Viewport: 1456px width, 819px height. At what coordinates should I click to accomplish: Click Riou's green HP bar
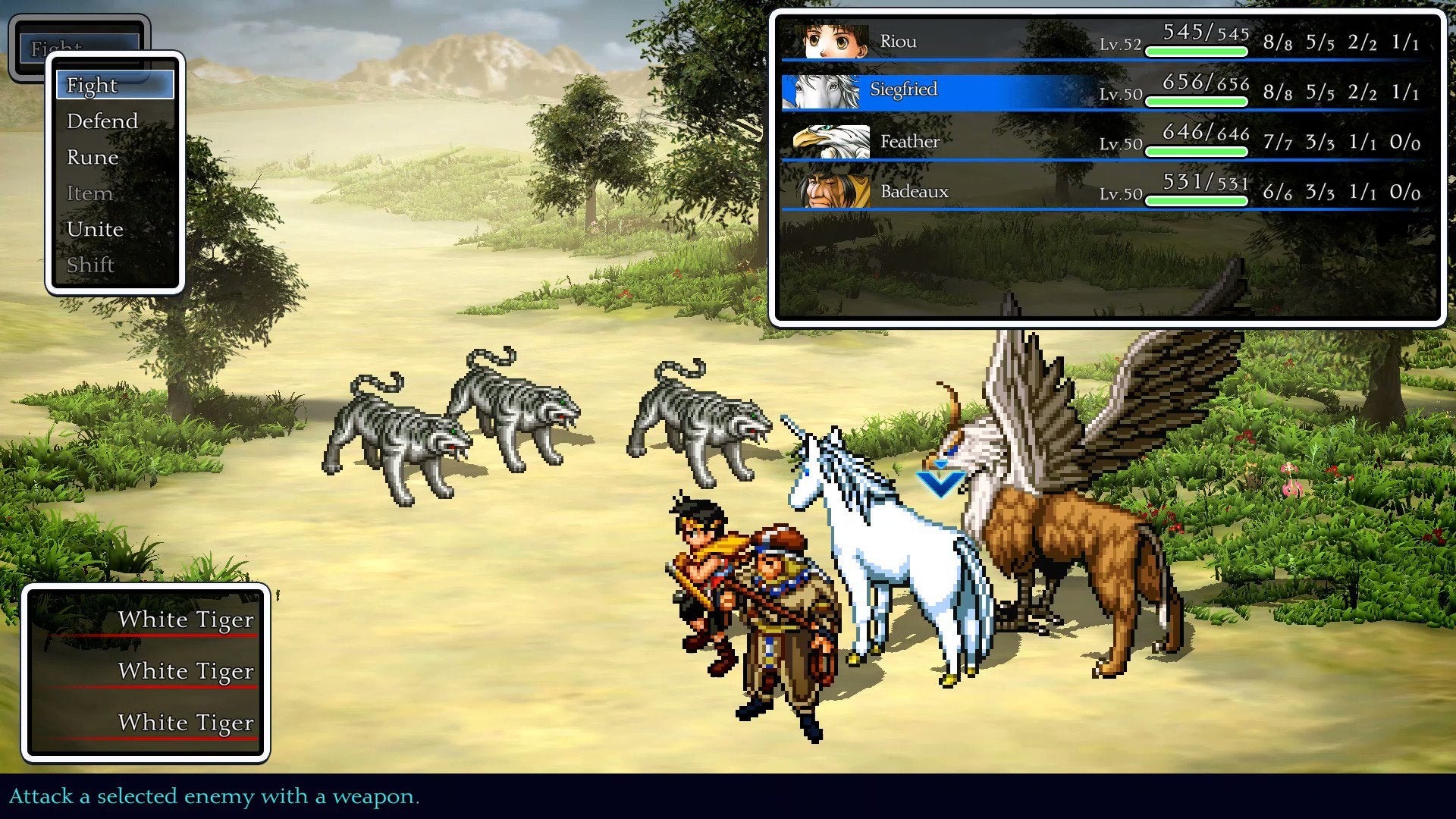point(1197,49)
